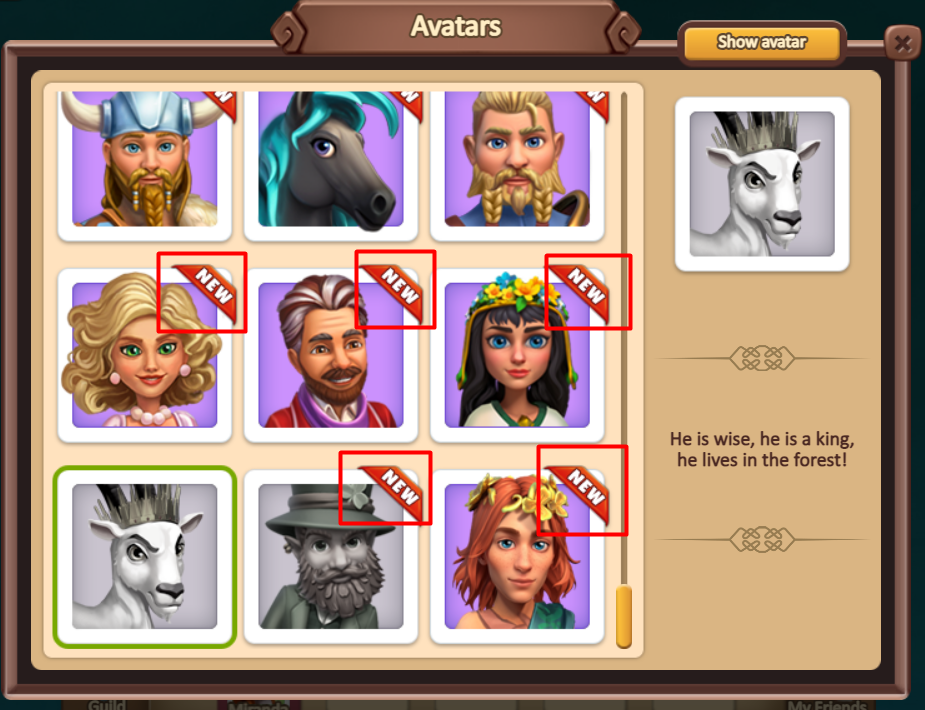Pick the blond braided-beard man avatar
This screenshot has height=710, width=925.
[x=517, y=160]
